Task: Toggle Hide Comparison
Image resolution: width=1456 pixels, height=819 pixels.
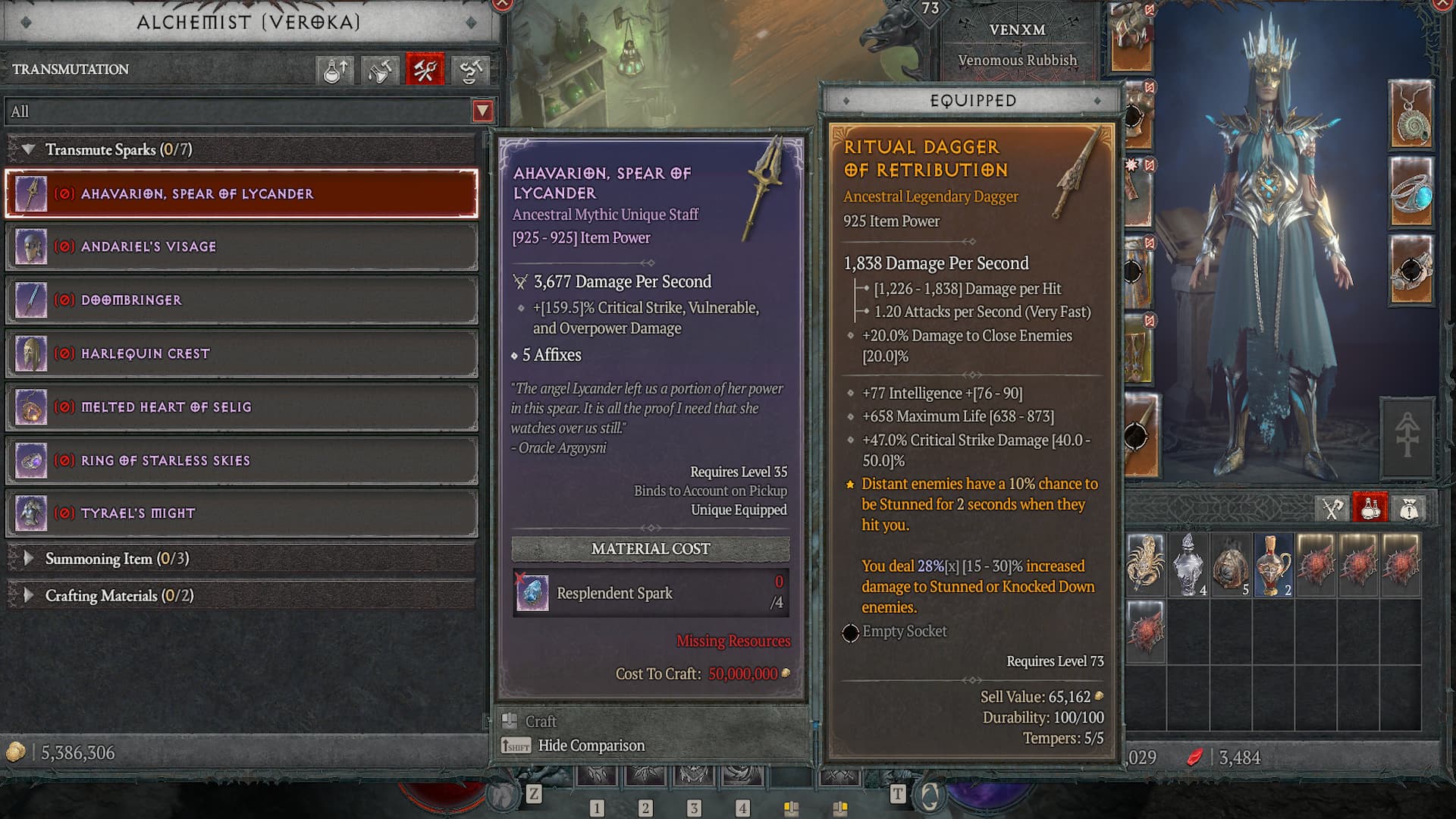Action: 590,745
